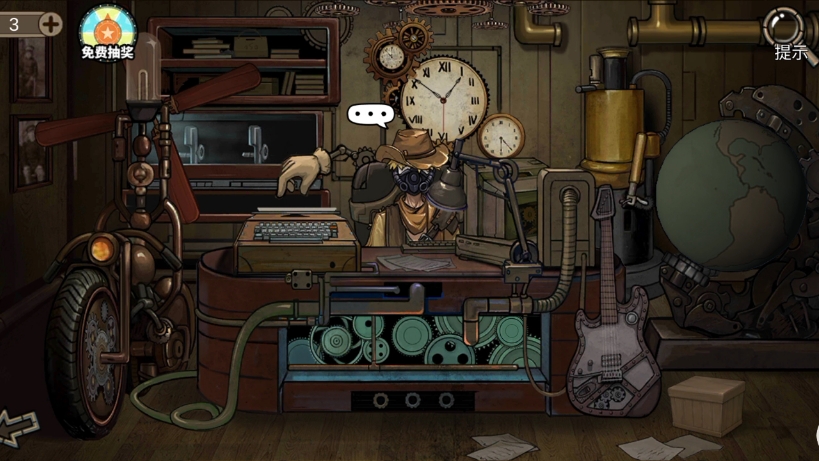Image resolution: width=819 pixels, height=461 pixels.
Task: Tap the character's speech bubble
Action: (x=371, y=114)
